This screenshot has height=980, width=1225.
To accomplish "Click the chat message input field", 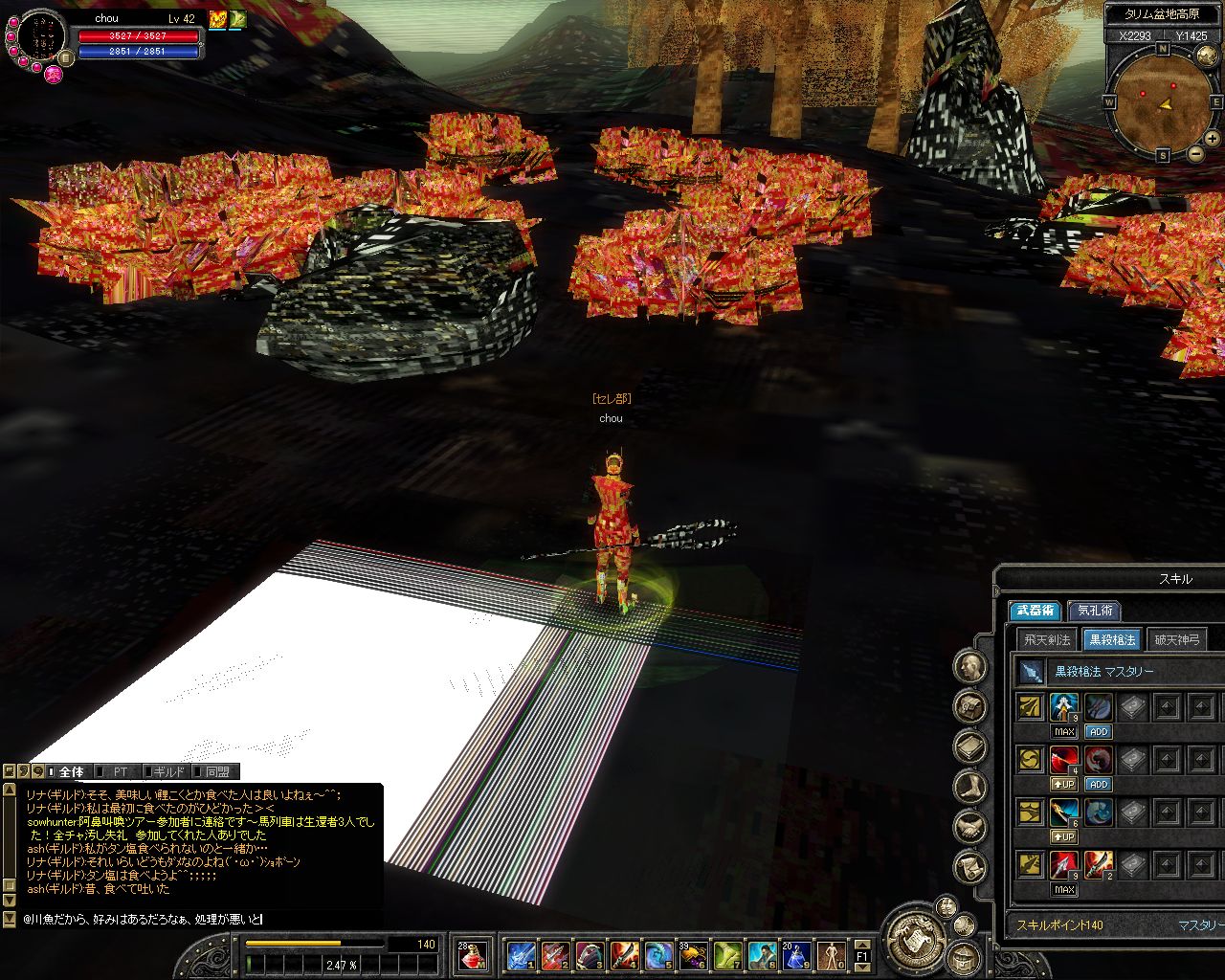I will [191, 919].
